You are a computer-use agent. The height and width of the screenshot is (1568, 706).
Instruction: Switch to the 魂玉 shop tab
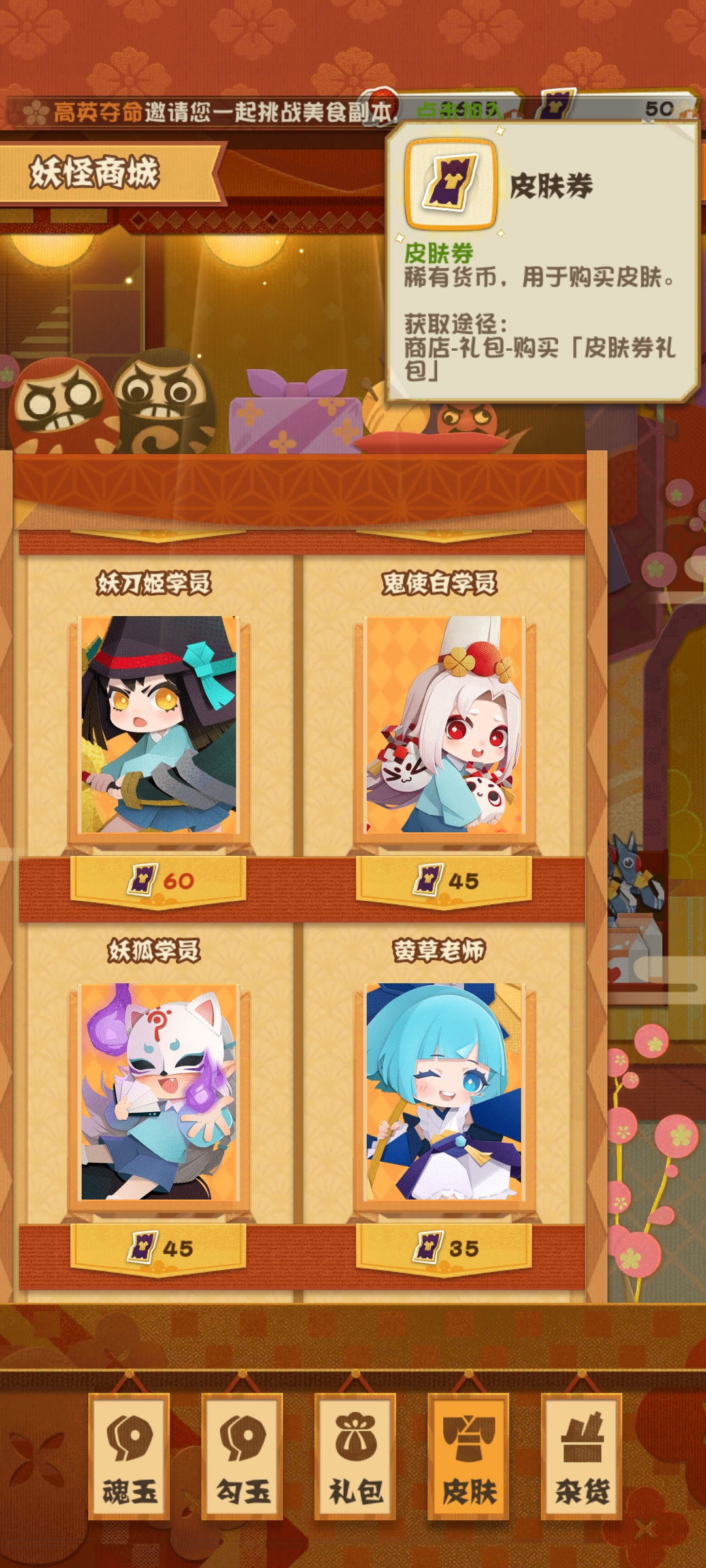click(129, 1456)
